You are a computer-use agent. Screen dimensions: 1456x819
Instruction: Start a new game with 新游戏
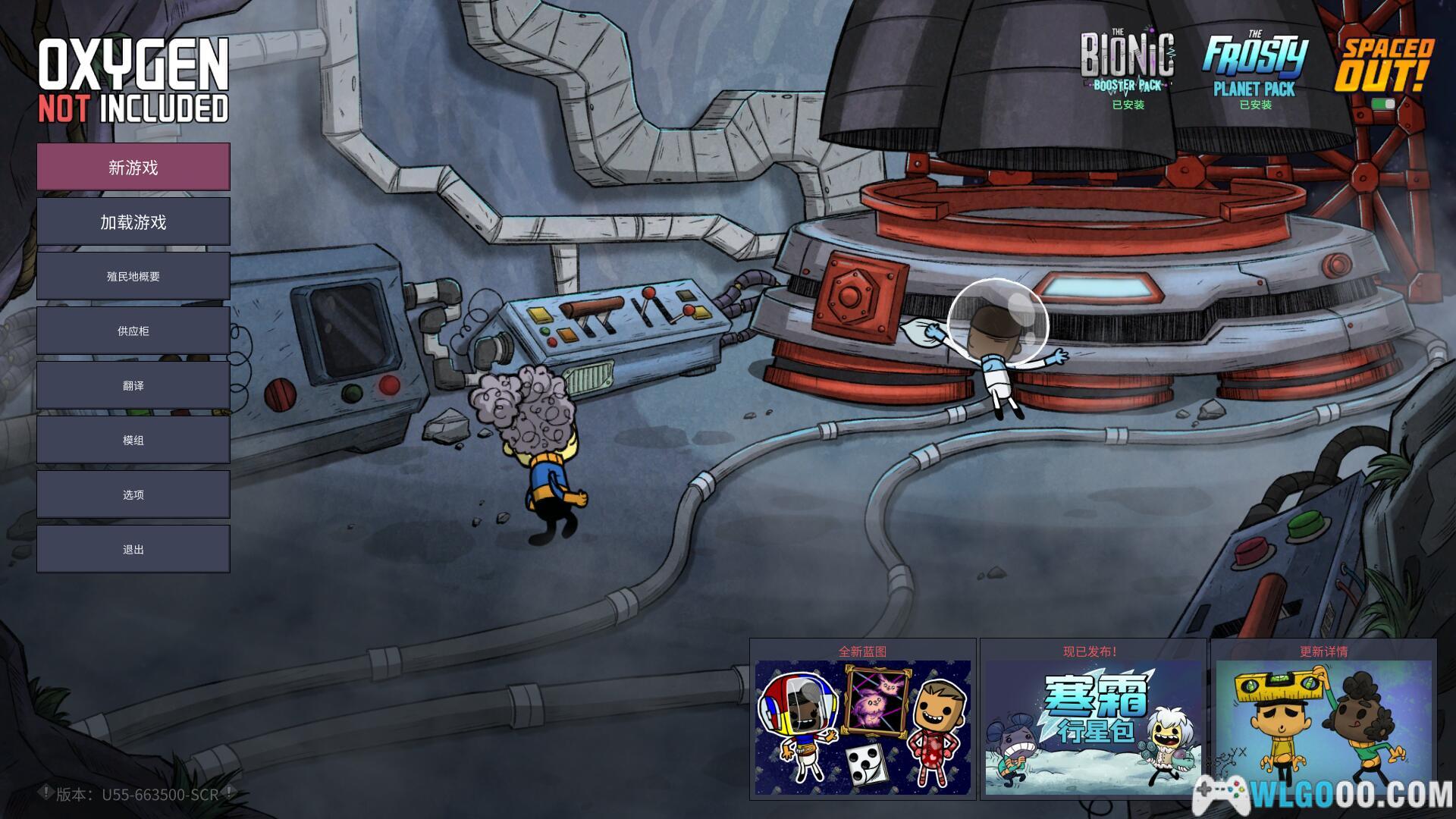(133, 167)
